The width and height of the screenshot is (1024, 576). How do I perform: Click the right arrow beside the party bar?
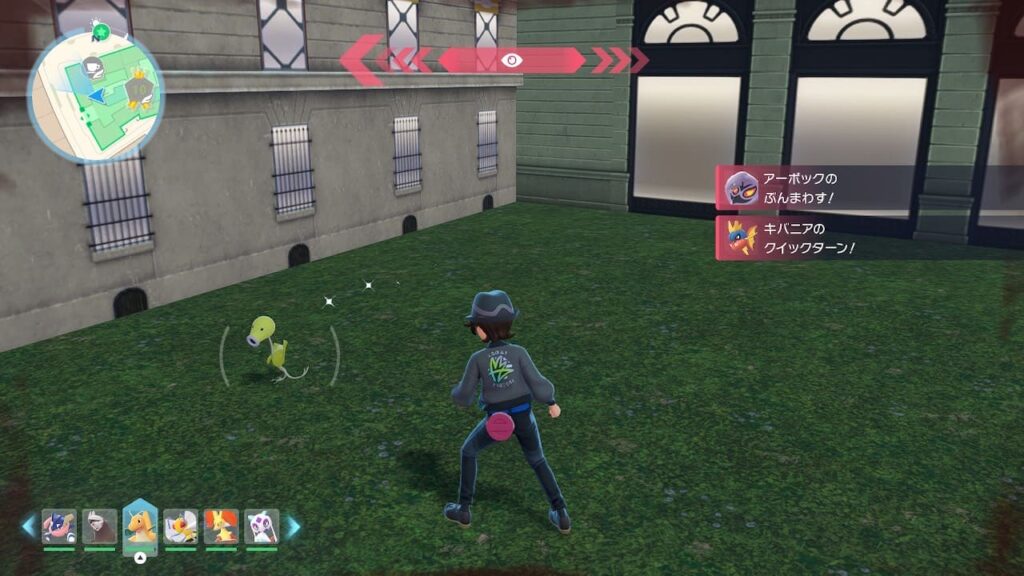pyautogui.click(x=293, y=526)
